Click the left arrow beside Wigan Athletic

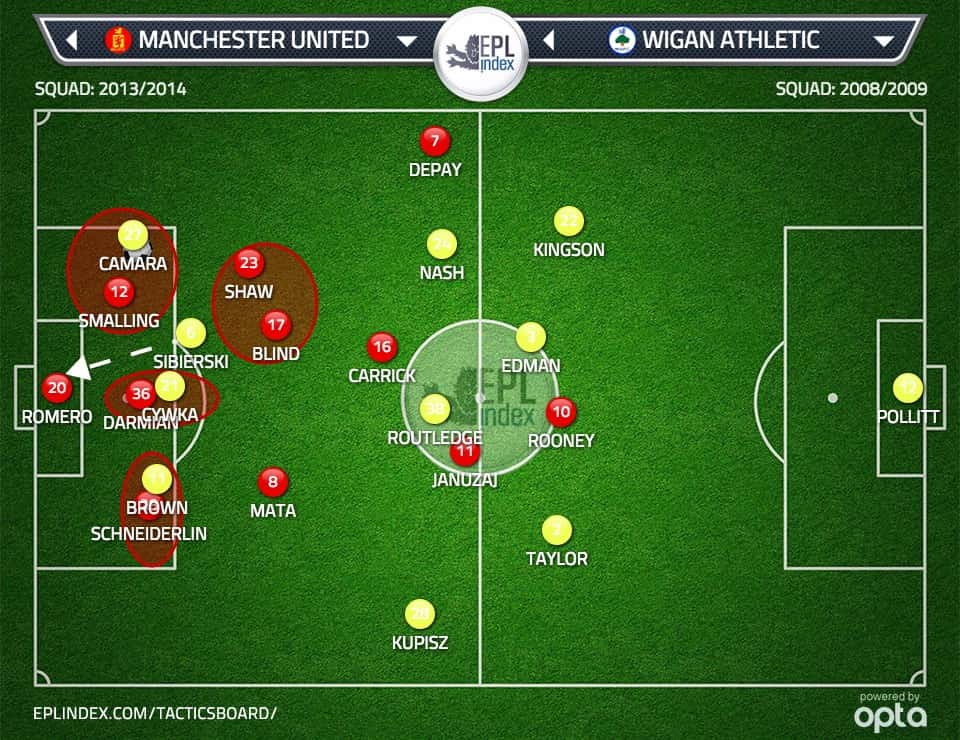coord(549,41)
